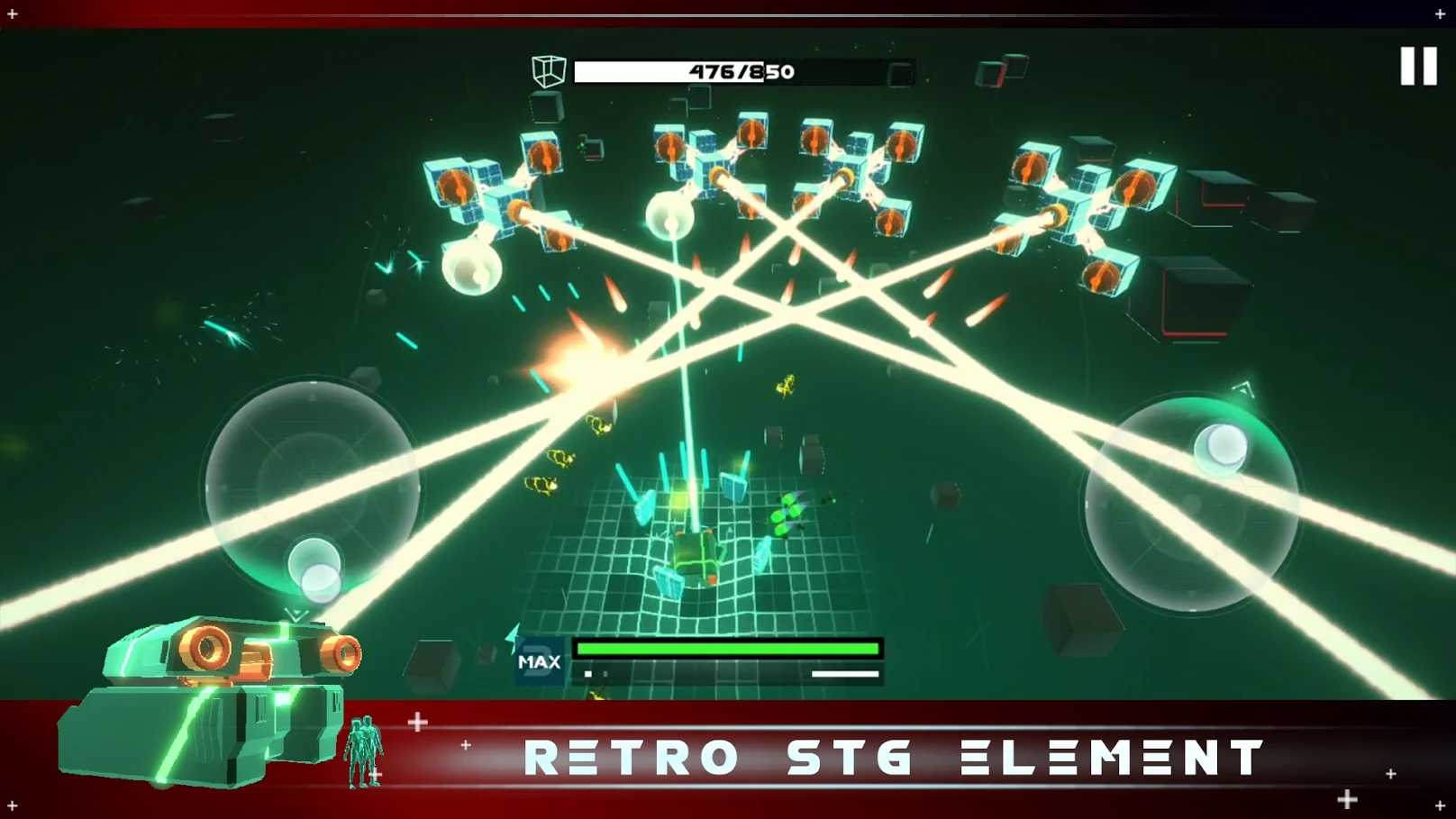This screenshot has height=819, width=1456.
Task: Click the green humanoid figures icon
Action: click(367, 751)
